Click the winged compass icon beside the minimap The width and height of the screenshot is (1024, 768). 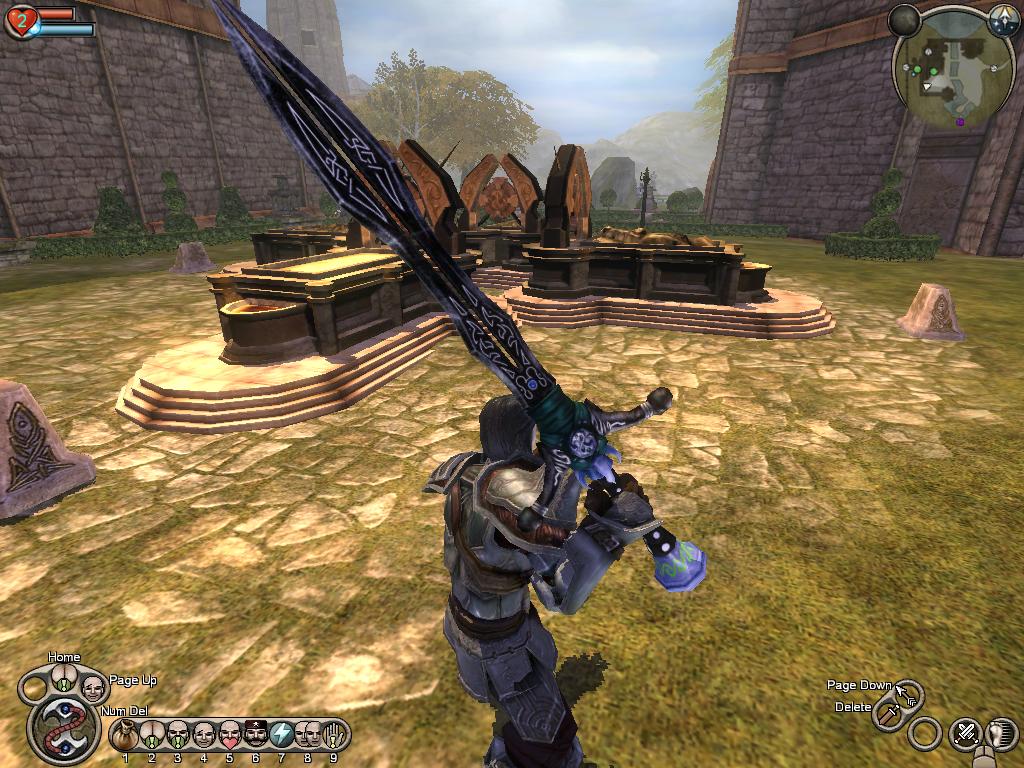click(1003, 20)
